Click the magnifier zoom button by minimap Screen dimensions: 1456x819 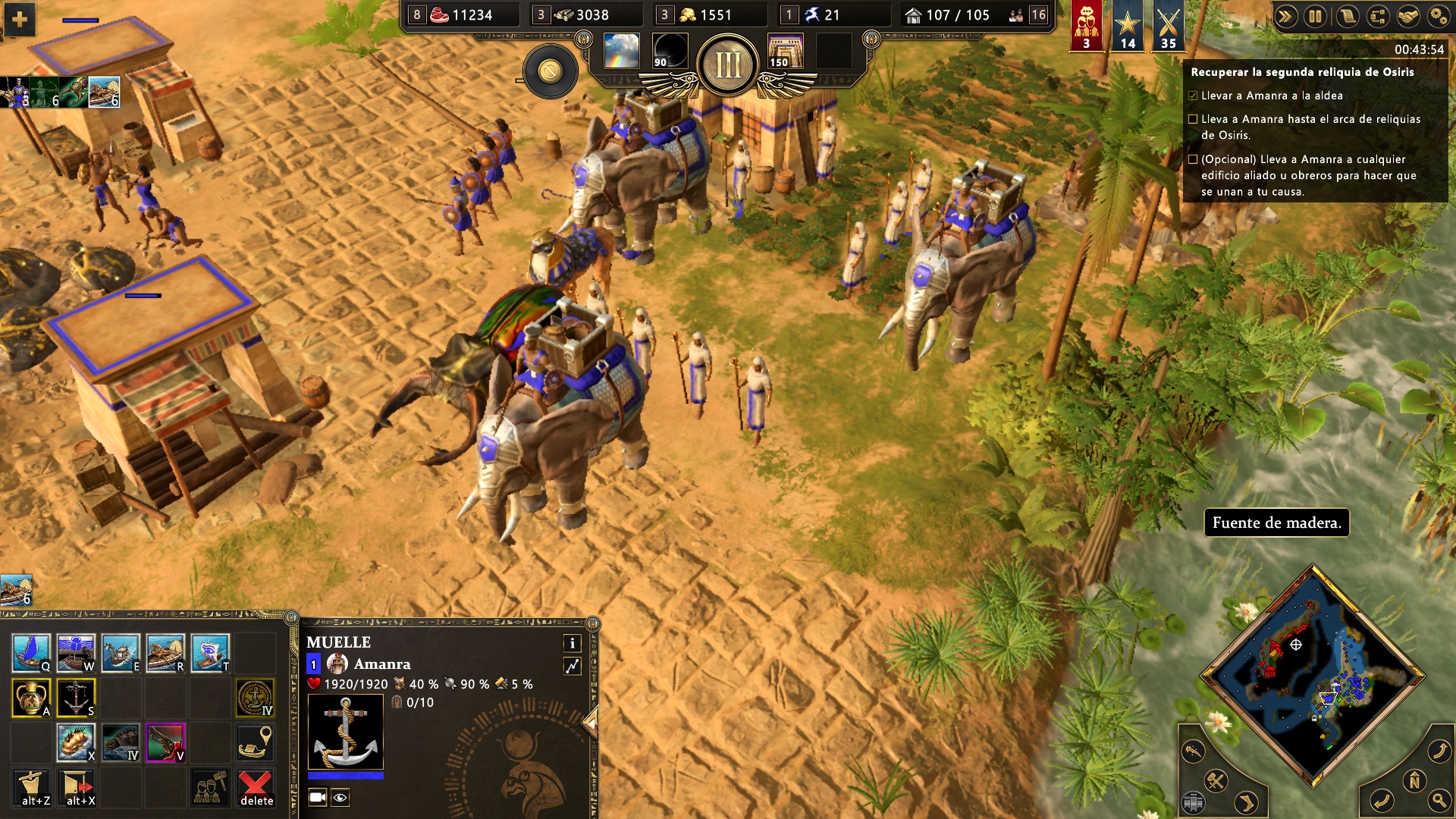click(1439, 799)
